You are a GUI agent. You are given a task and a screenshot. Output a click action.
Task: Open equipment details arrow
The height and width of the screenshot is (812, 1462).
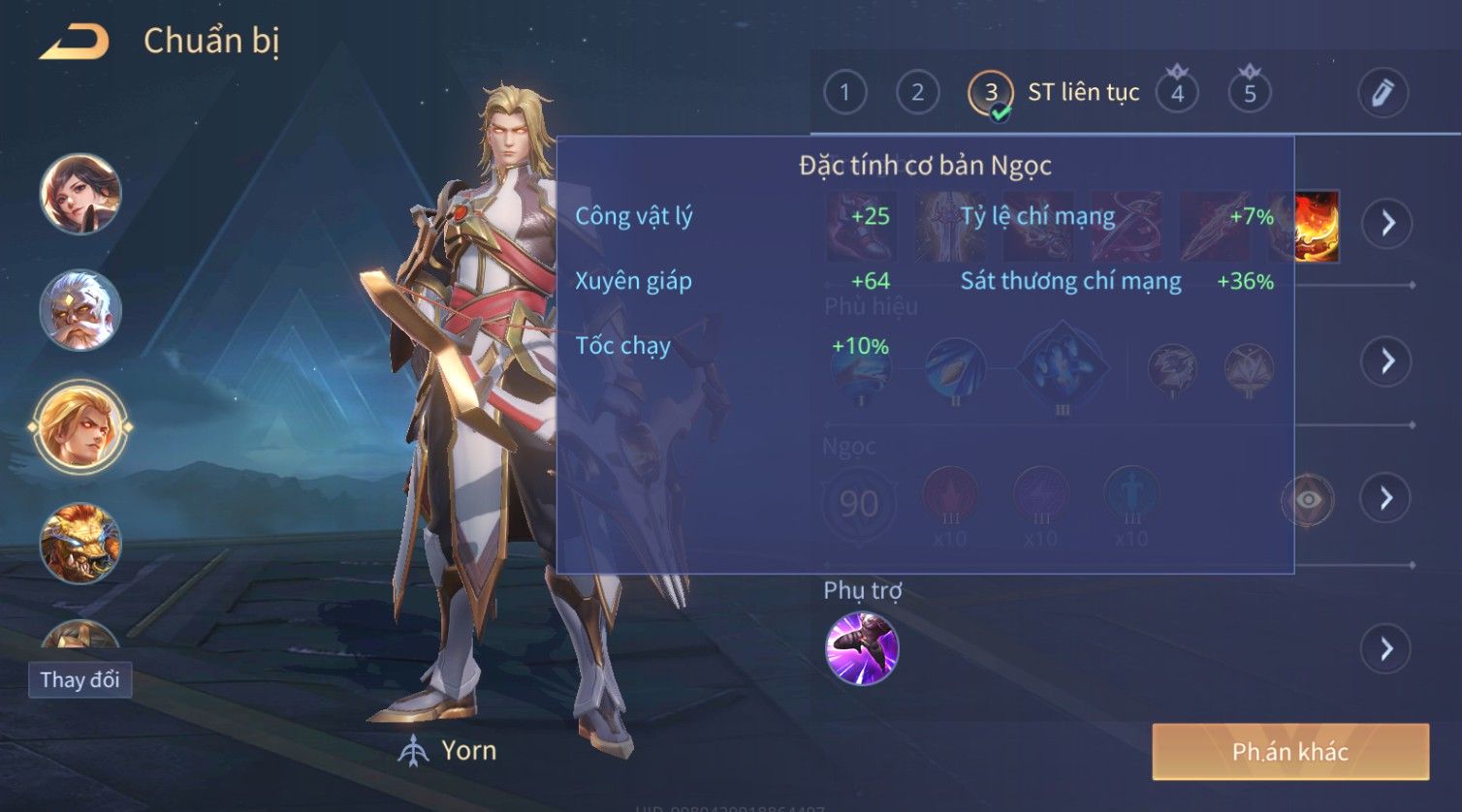pos(1386,224)
